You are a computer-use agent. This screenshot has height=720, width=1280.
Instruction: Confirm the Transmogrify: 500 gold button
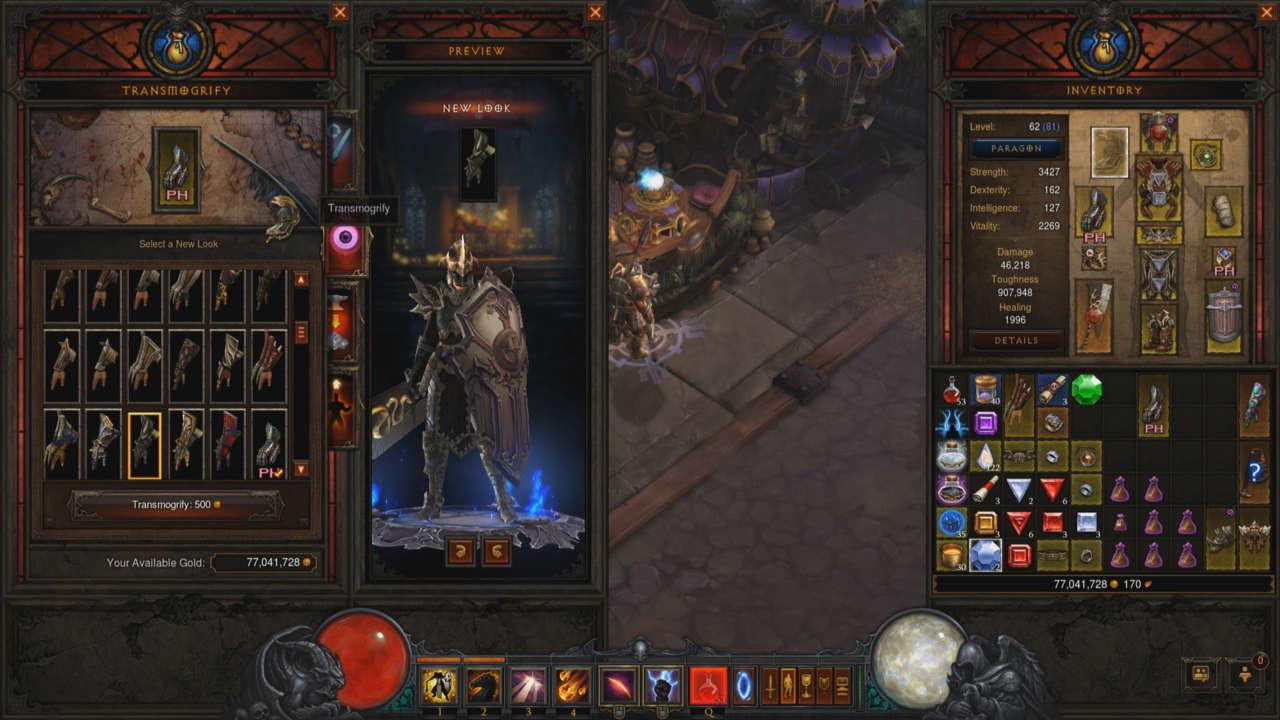pos(176,505)
